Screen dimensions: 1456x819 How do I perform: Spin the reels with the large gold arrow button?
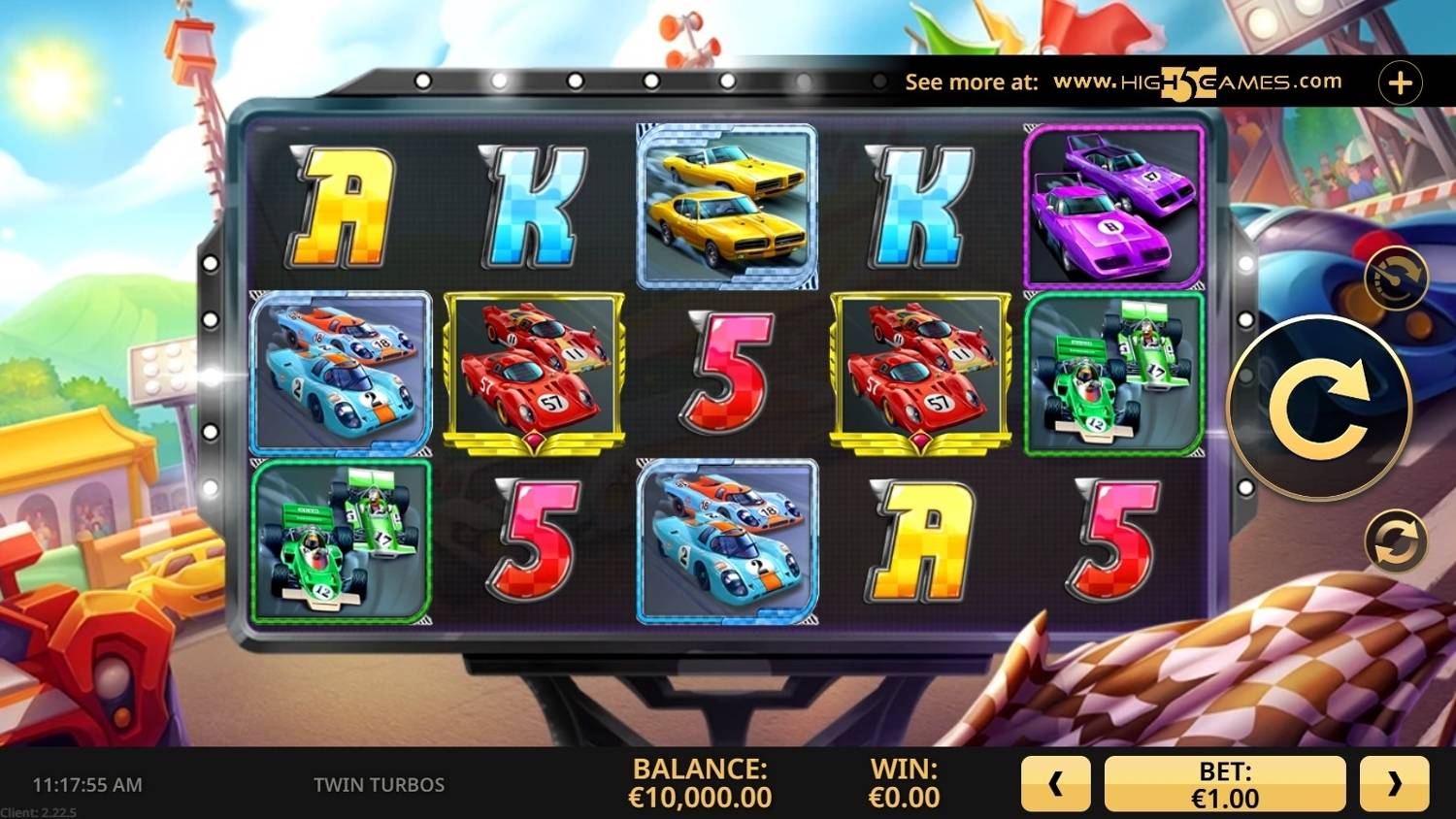tap(1319, 409)
